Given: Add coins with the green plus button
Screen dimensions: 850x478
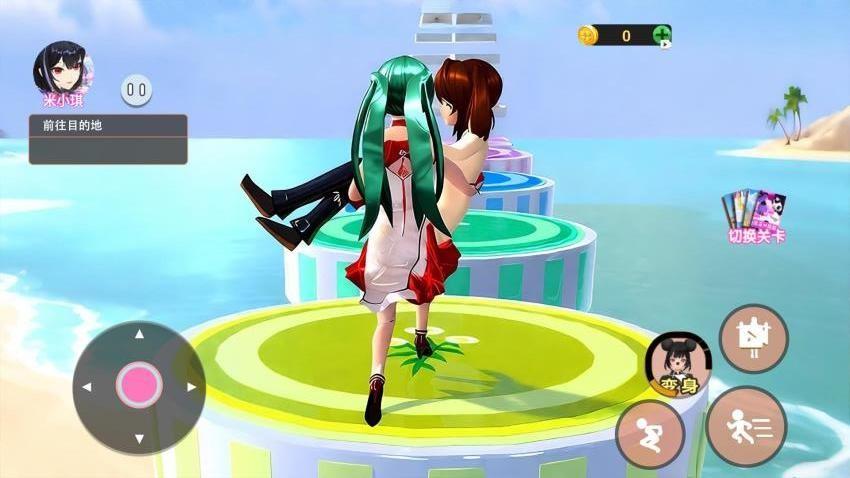Looking at the screenshot, I should (x=662, y=36).
